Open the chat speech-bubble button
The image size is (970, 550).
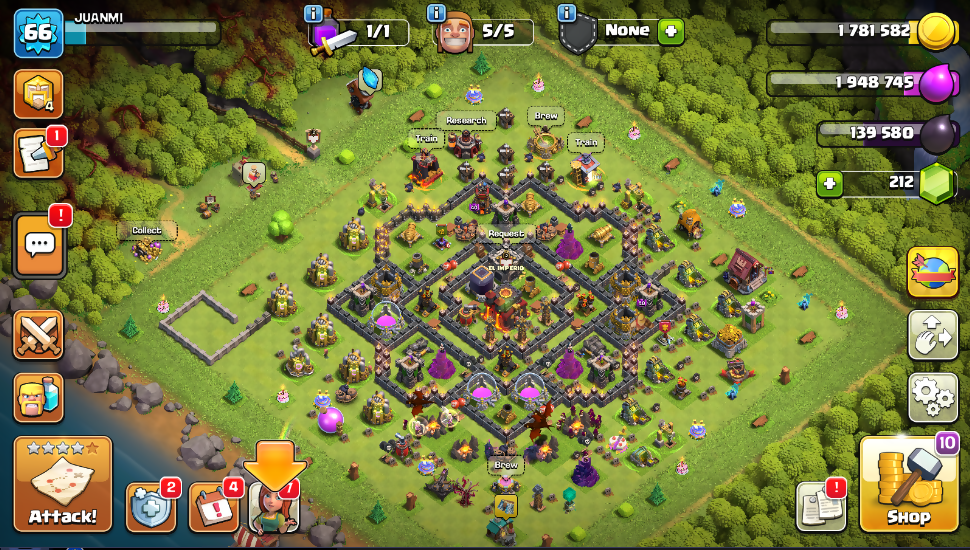tap(39, 244)
